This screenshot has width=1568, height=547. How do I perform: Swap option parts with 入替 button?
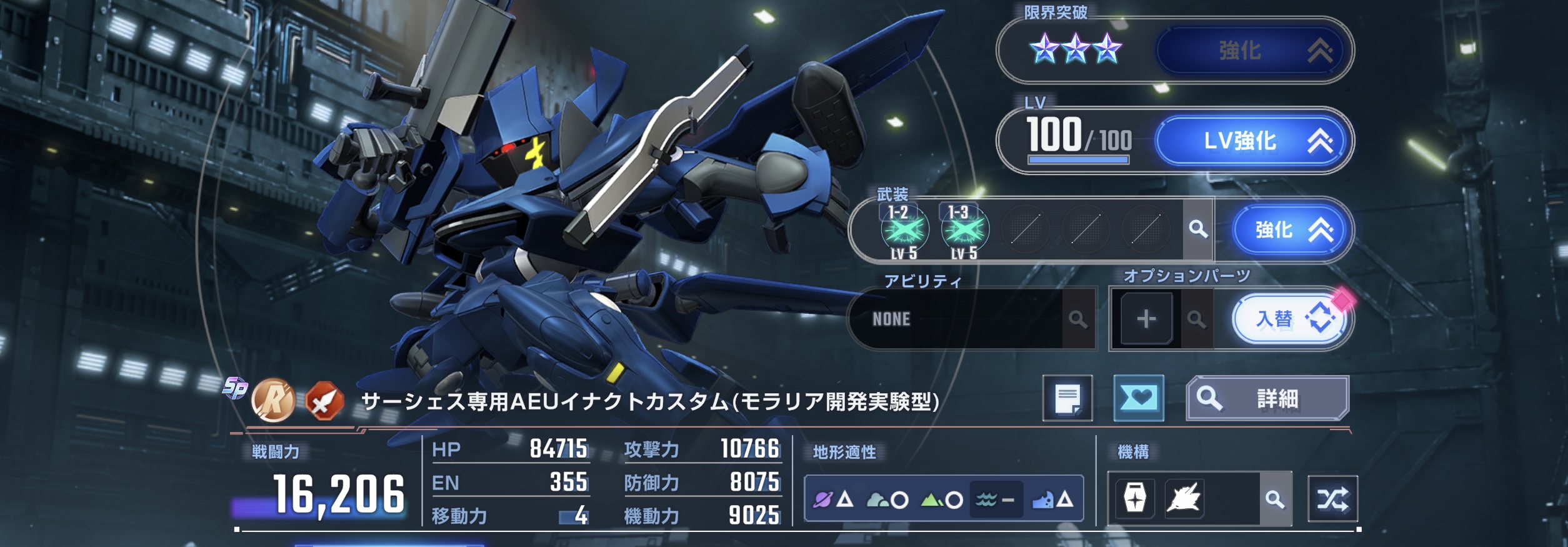1292,319
